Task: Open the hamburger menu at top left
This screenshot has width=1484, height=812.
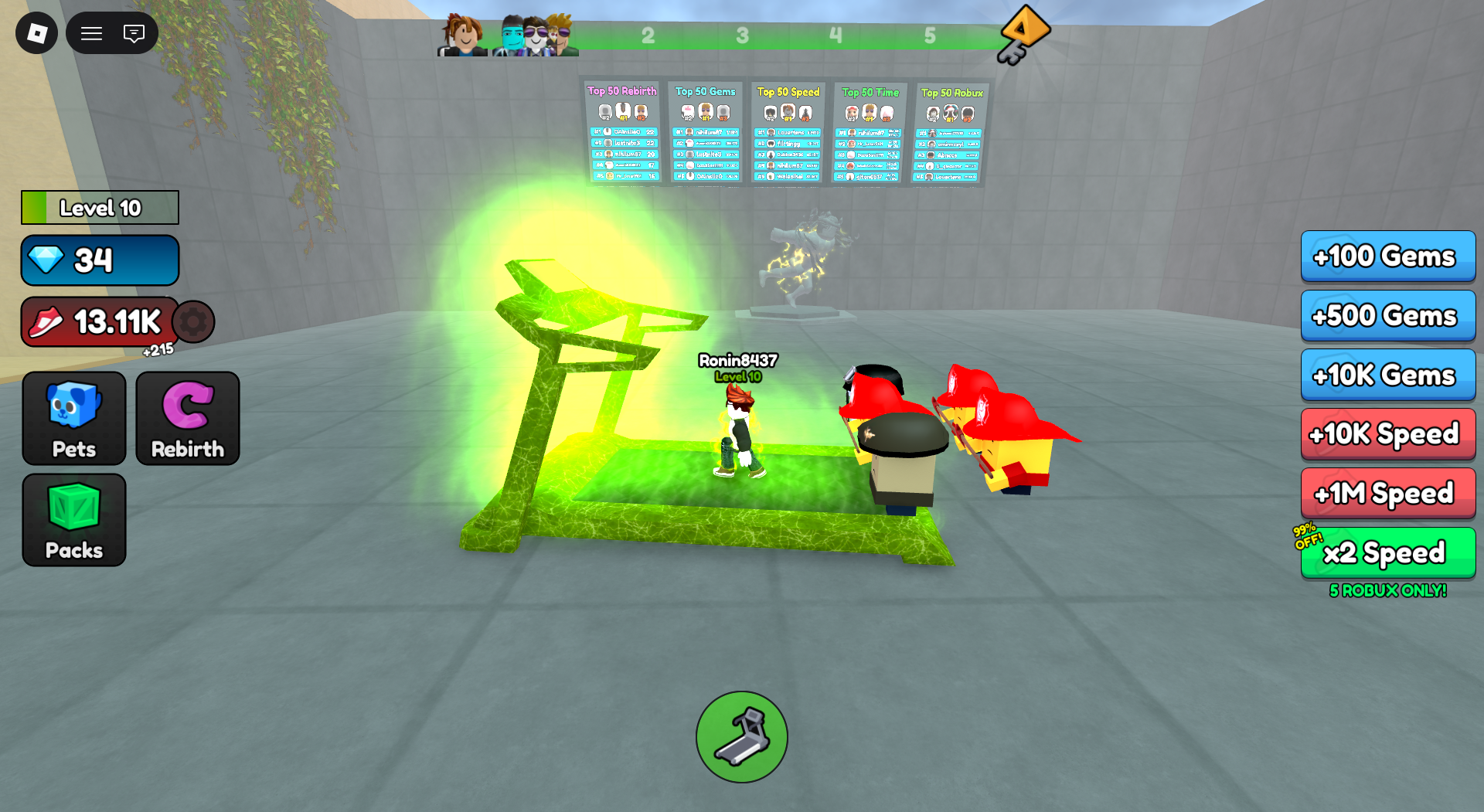Action: tap(90, 32)
